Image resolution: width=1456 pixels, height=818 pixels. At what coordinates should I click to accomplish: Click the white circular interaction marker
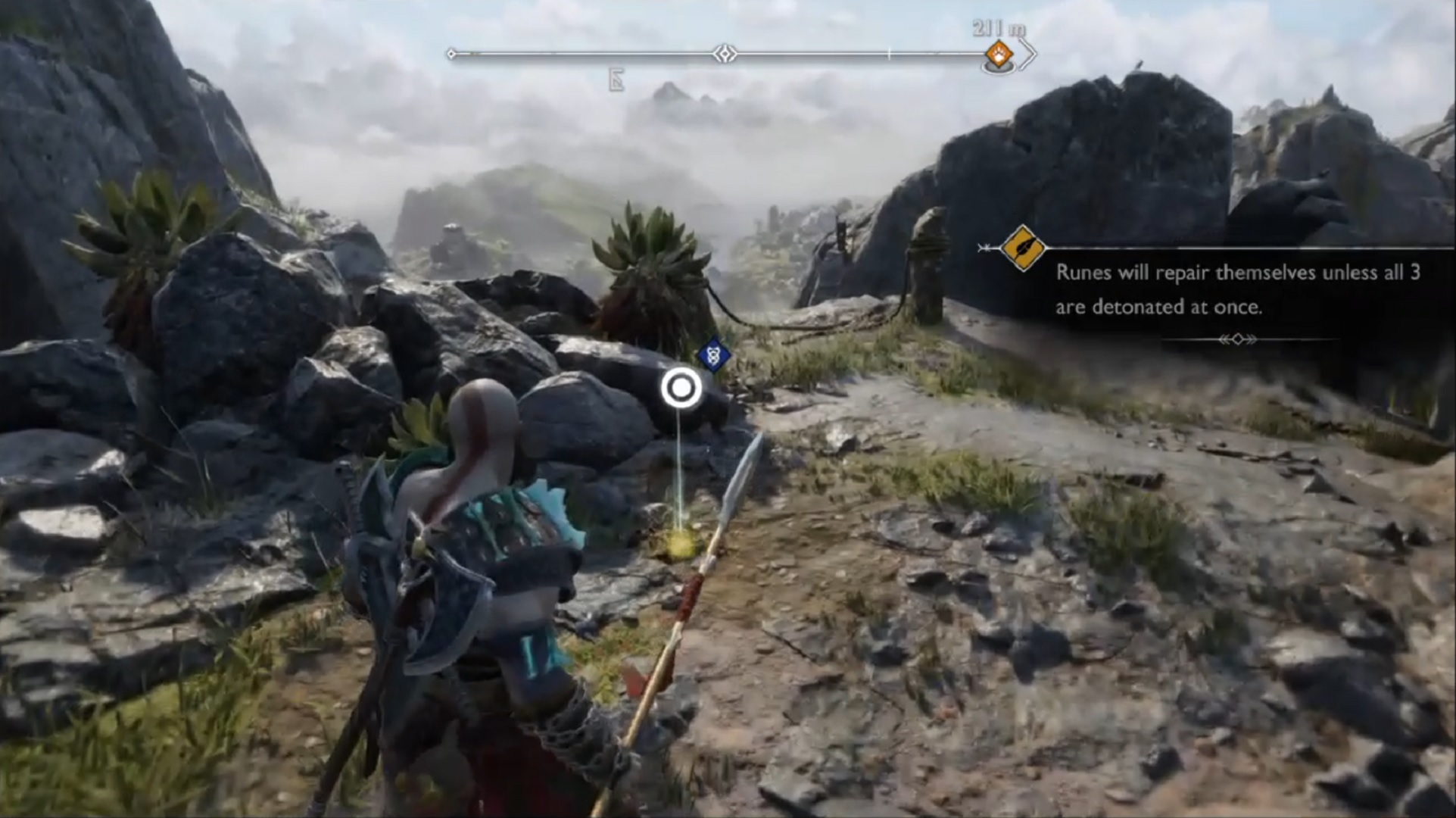click(681, 389)
